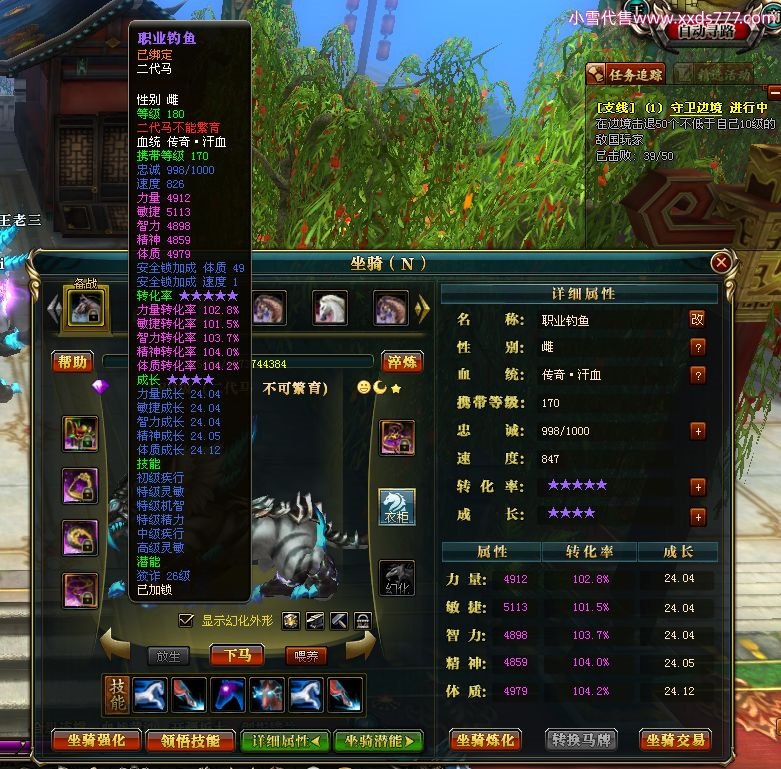This screenshot has width=781, height=769.
Task: Open the 帮助 help button
Action: [x=73, y=361]
